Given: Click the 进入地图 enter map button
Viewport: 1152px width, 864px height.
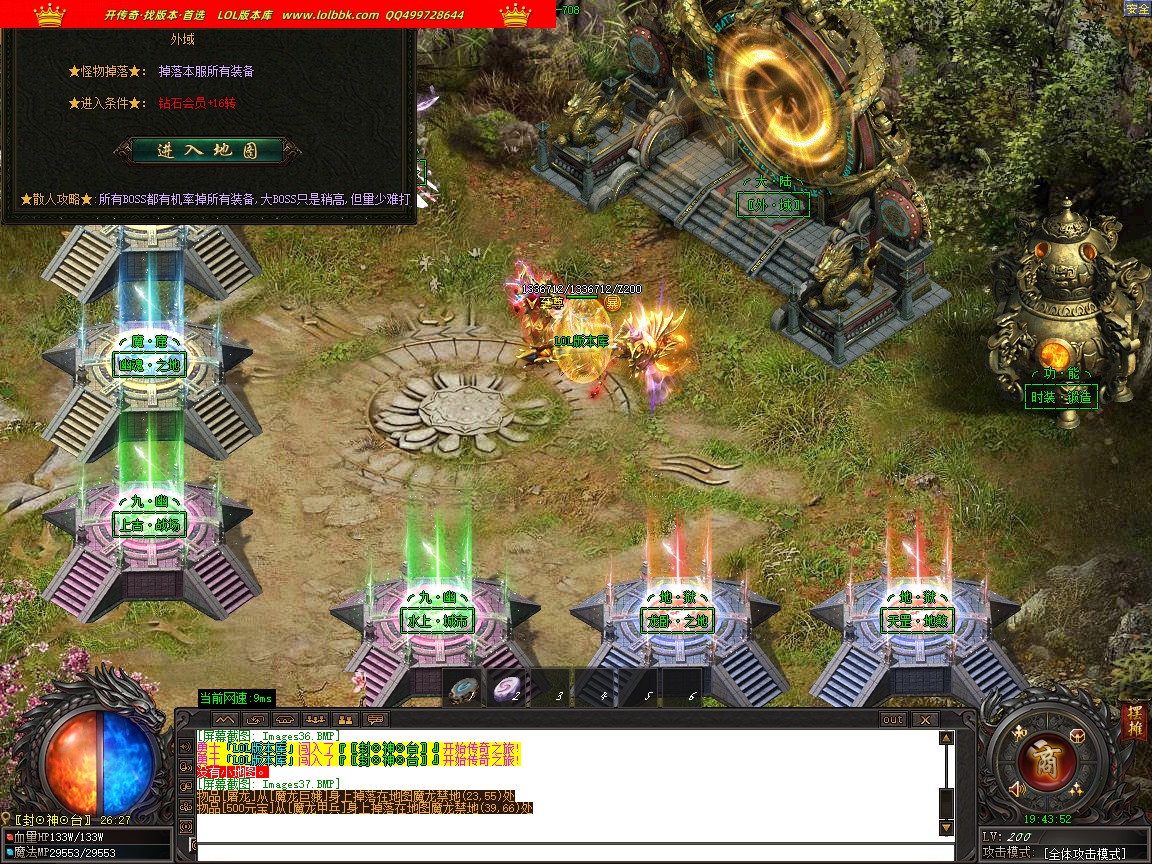Looking at the screenshot, I should (x=207, y=151).
